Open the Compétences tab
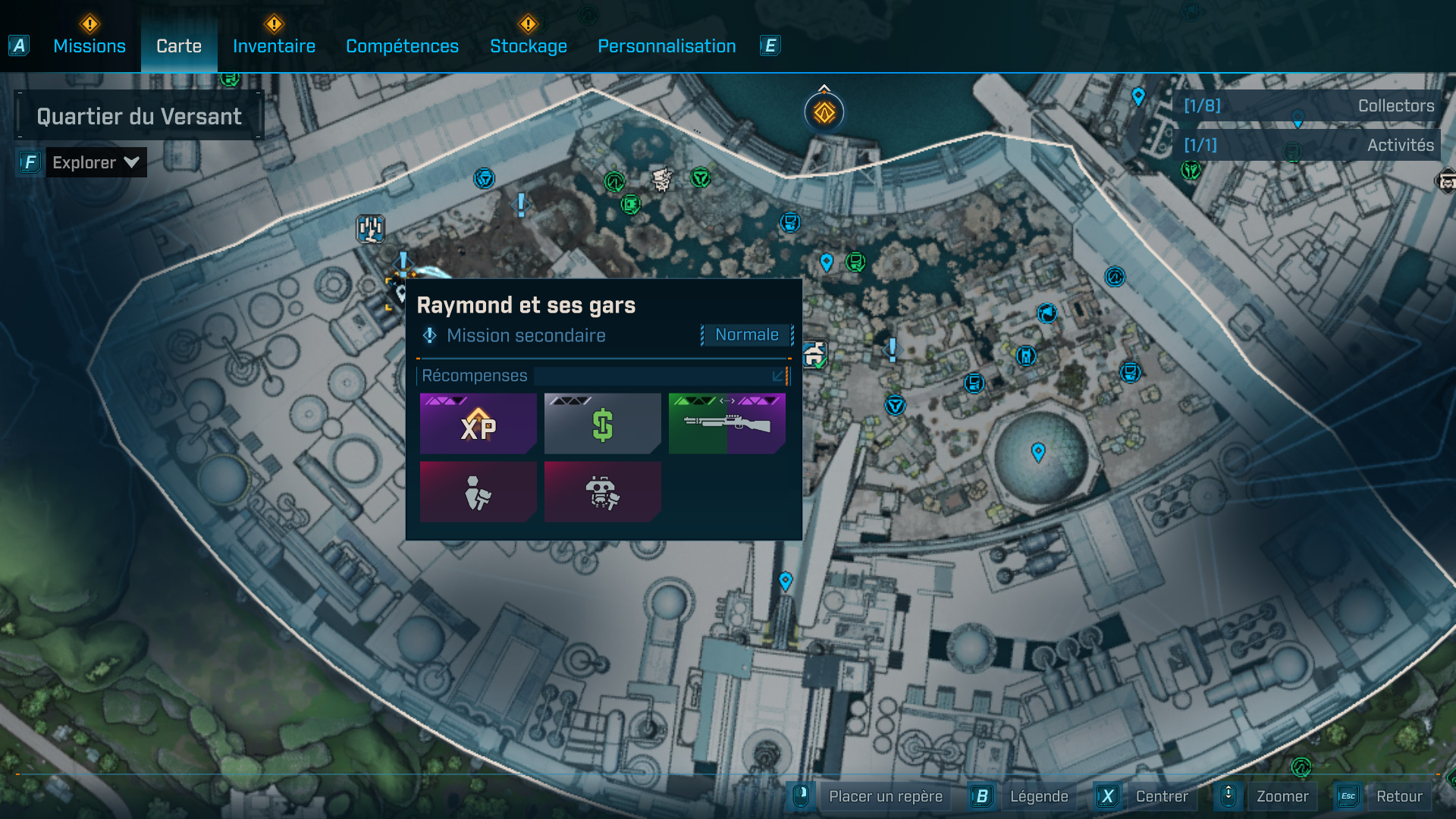This screenshot has height=819, width=1456. [x=401, y=45]
